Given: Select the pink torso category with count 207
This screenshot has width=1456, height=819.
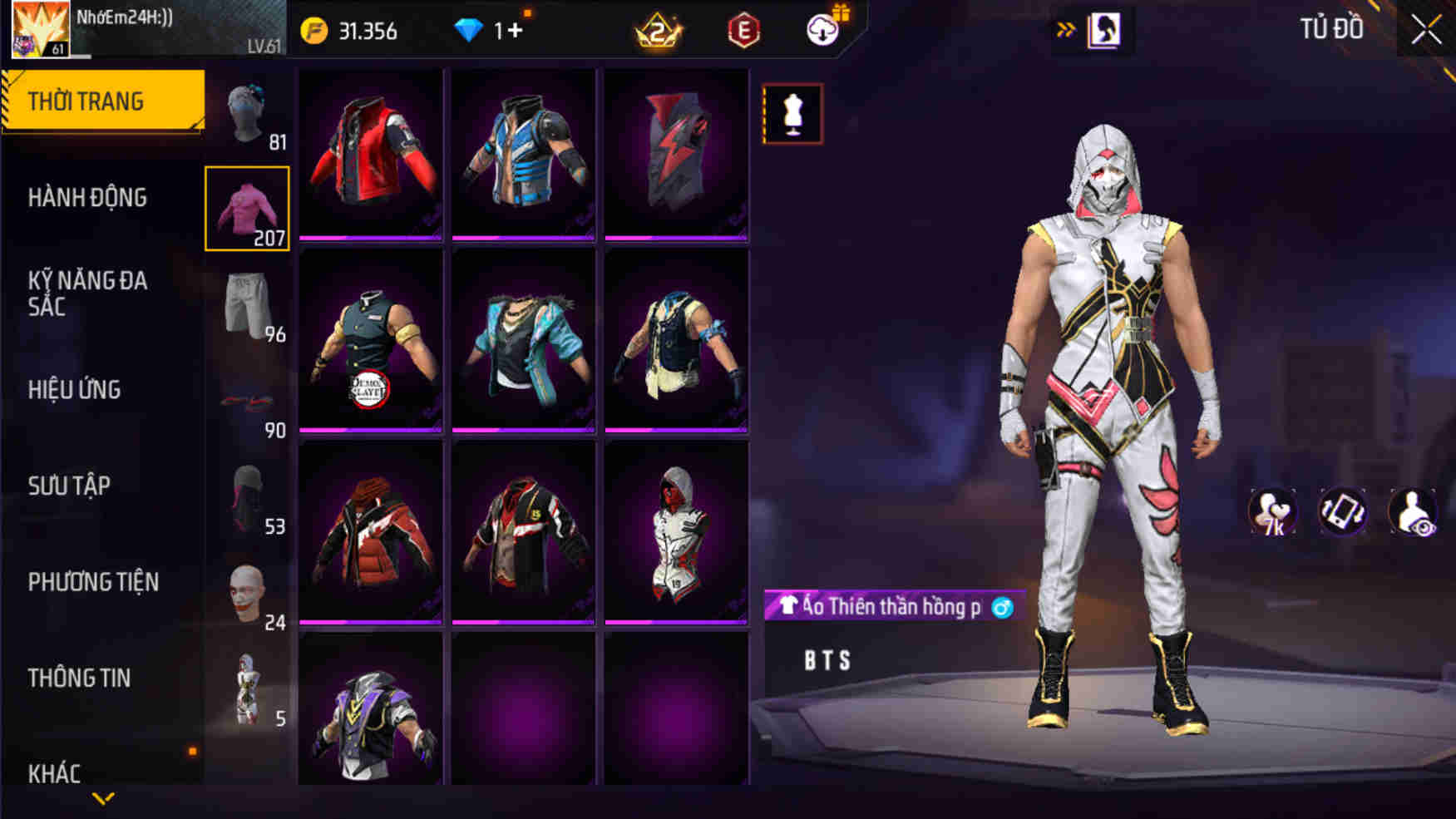Looking at the screenshot, I should click(x=249, y=208).
